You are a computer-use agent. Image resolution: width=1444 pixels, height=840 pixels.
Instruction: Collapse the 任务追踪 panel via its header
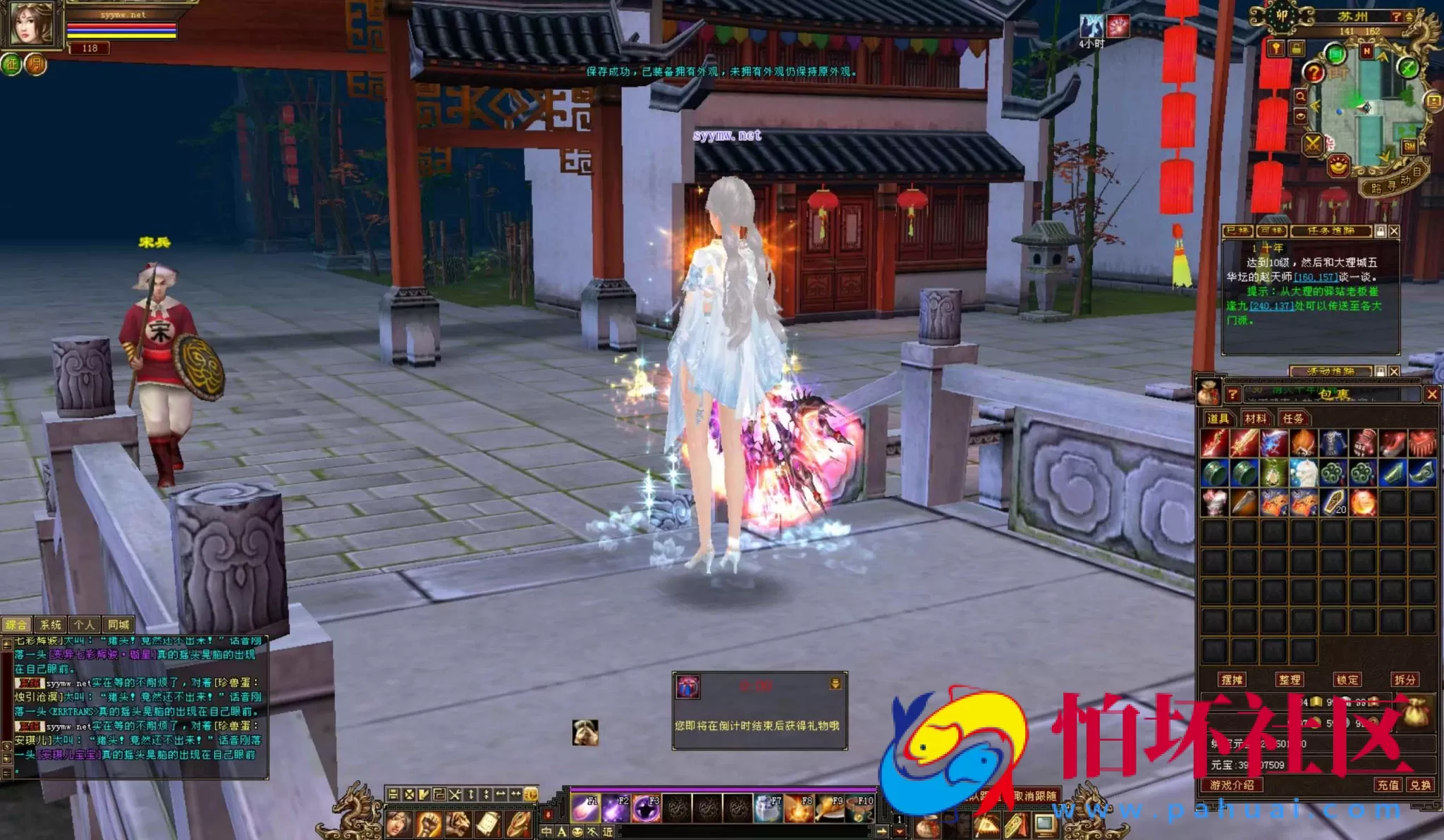click(x=1330, y=231)
